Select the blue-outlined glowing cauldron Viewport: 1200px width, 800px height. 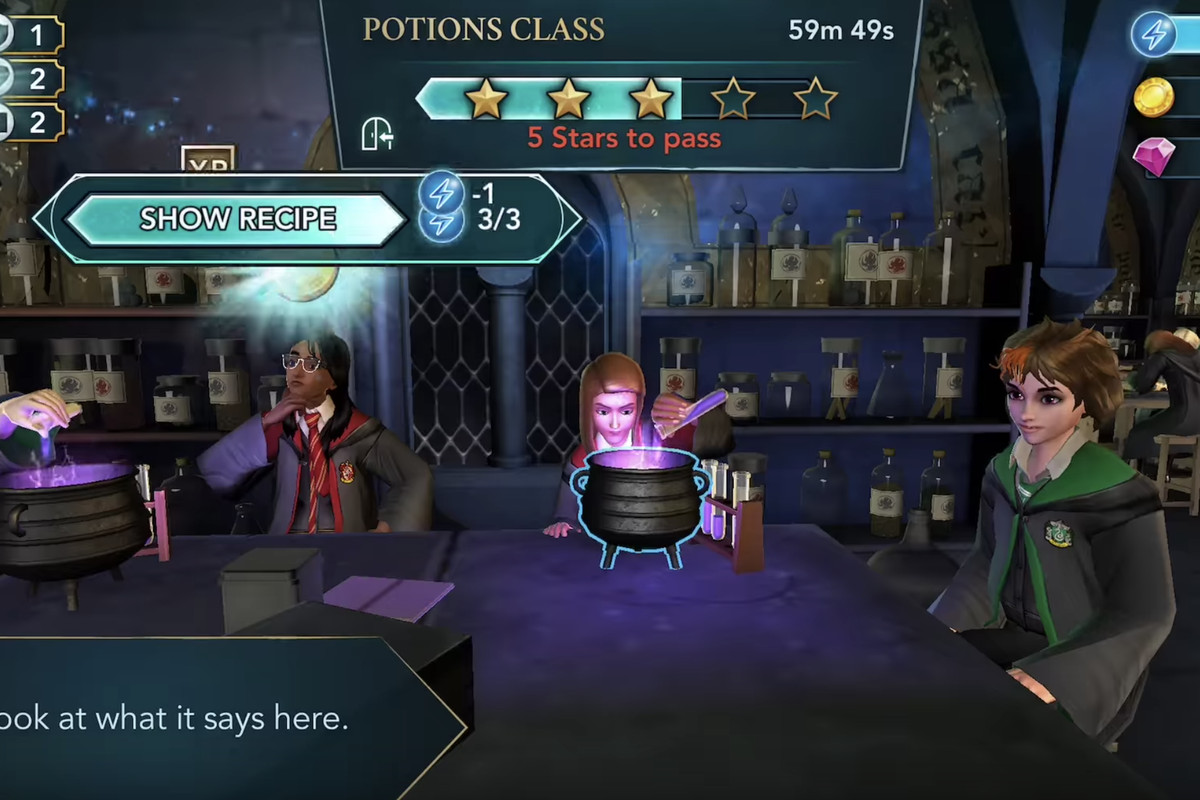point(640,500)
